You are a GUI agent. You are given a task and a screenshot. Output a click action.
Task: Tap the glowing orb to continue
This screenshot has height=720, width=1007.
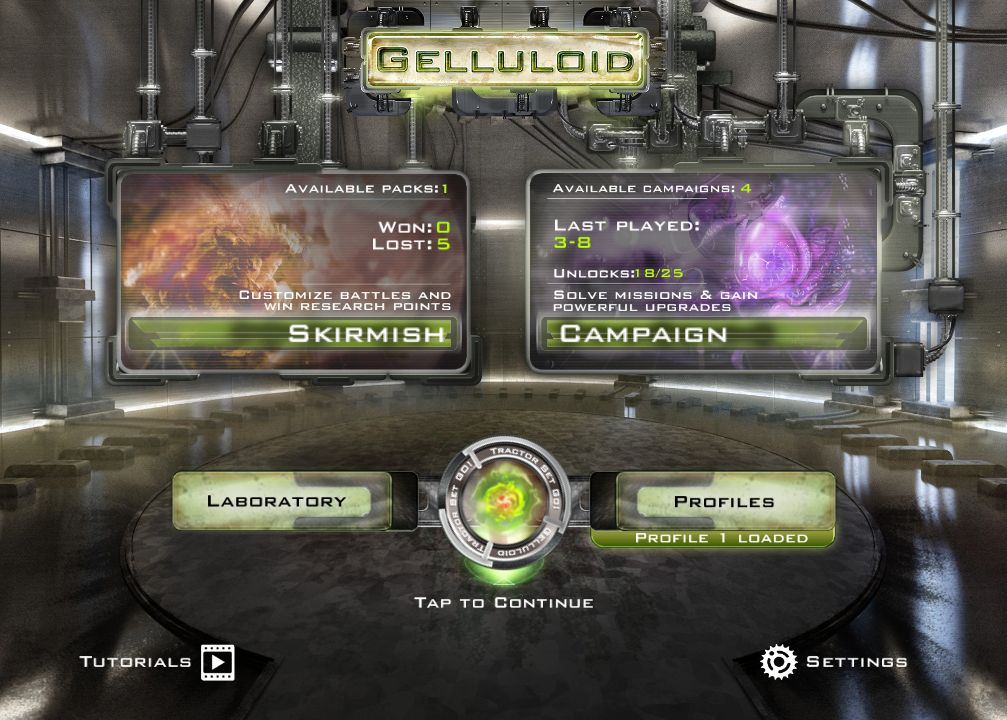pos(503,498)
